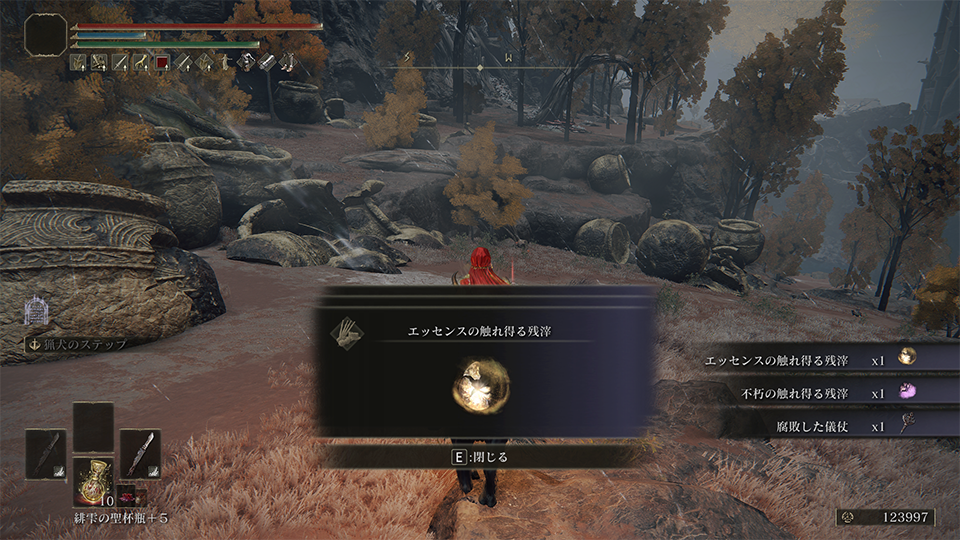Click the 腐敗した儀仗 loot entry
This screenshot has width=960, height=540.
point(811,426)
